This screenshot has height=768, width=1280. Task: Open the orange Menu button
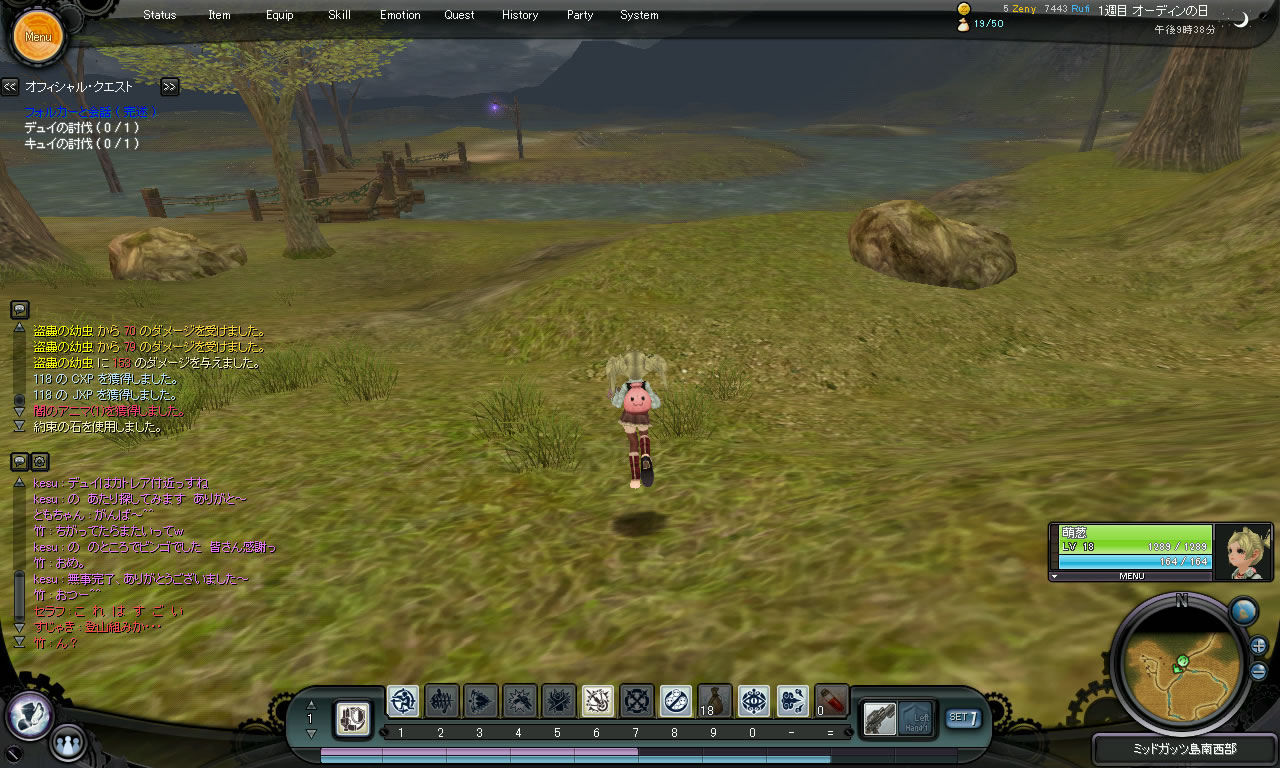tap(38, 37)
